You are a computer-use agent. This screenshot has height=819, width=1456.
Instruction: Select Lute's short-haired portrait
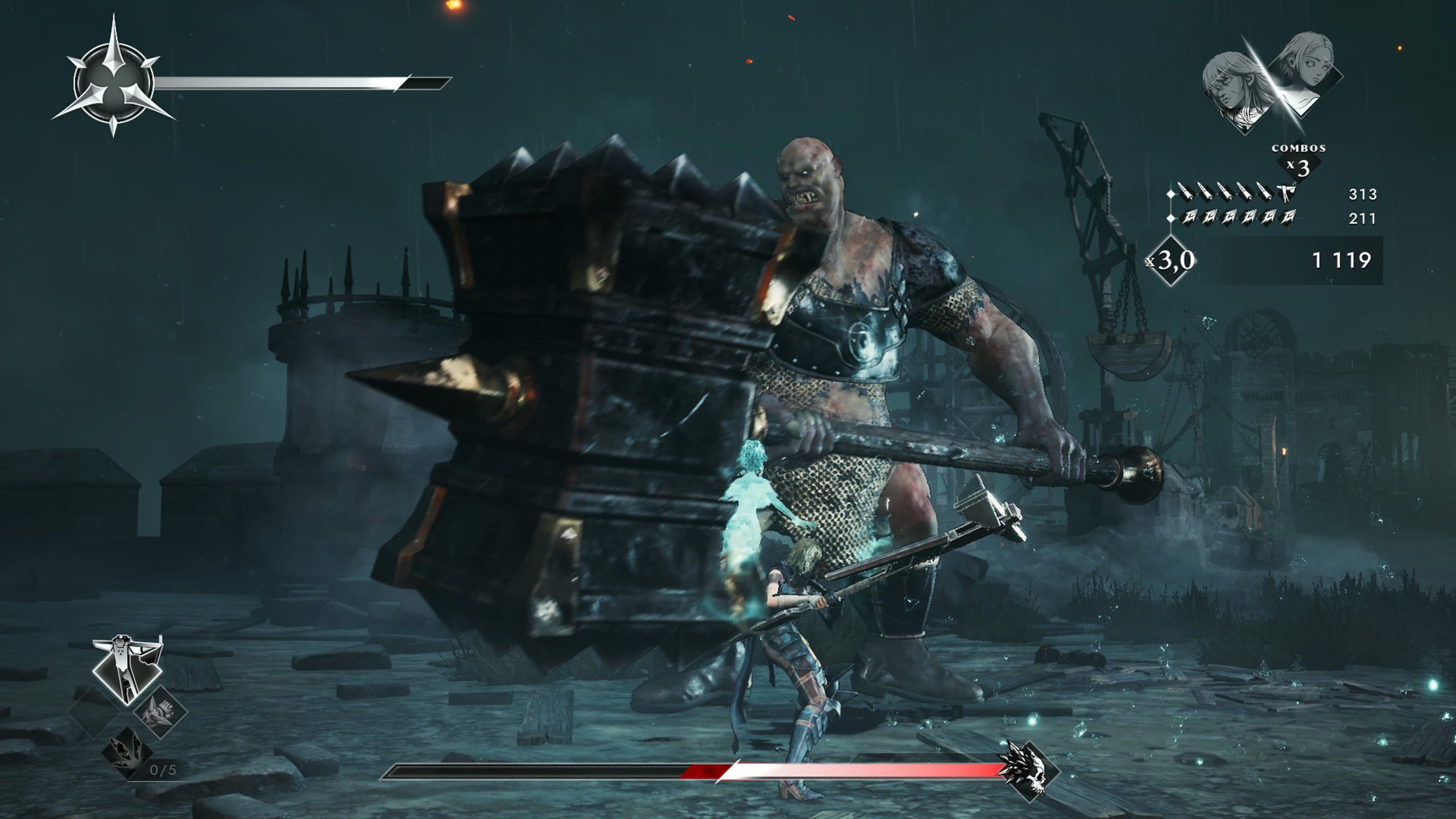(1307, 74)
